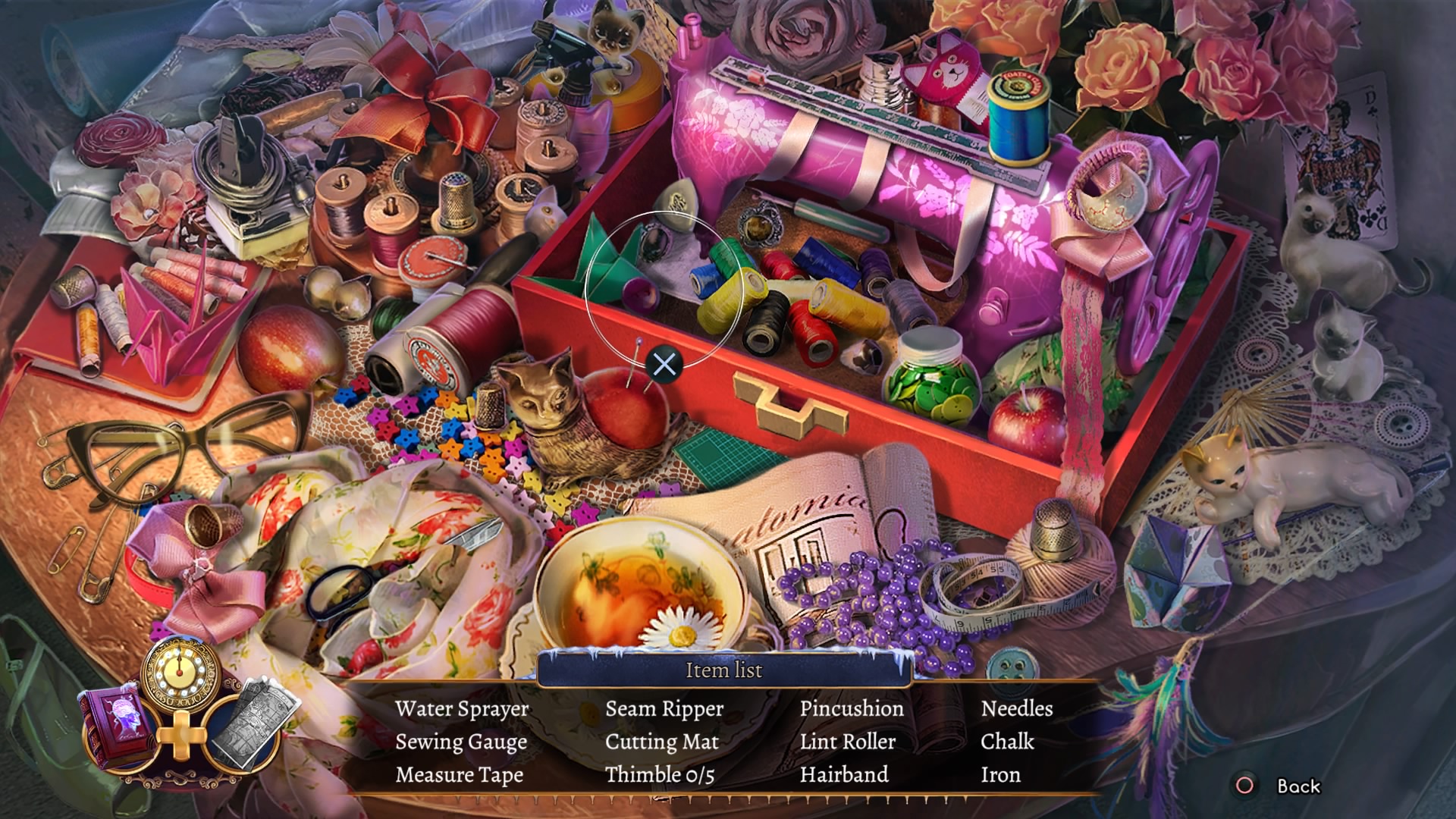Click the Measure Tape list entry
1456x819 pixels.
pos(460,775)
